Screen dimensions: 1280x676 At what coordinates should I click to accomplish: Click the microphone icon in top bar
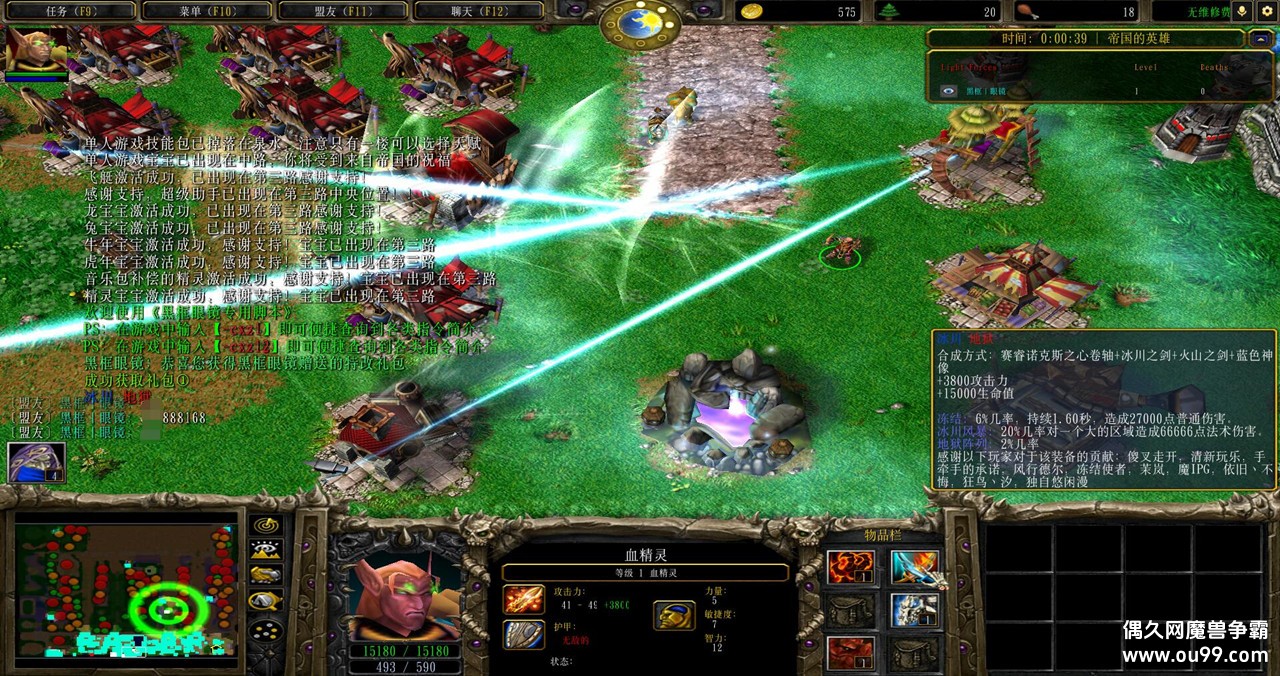click(x=1243, y=11)
